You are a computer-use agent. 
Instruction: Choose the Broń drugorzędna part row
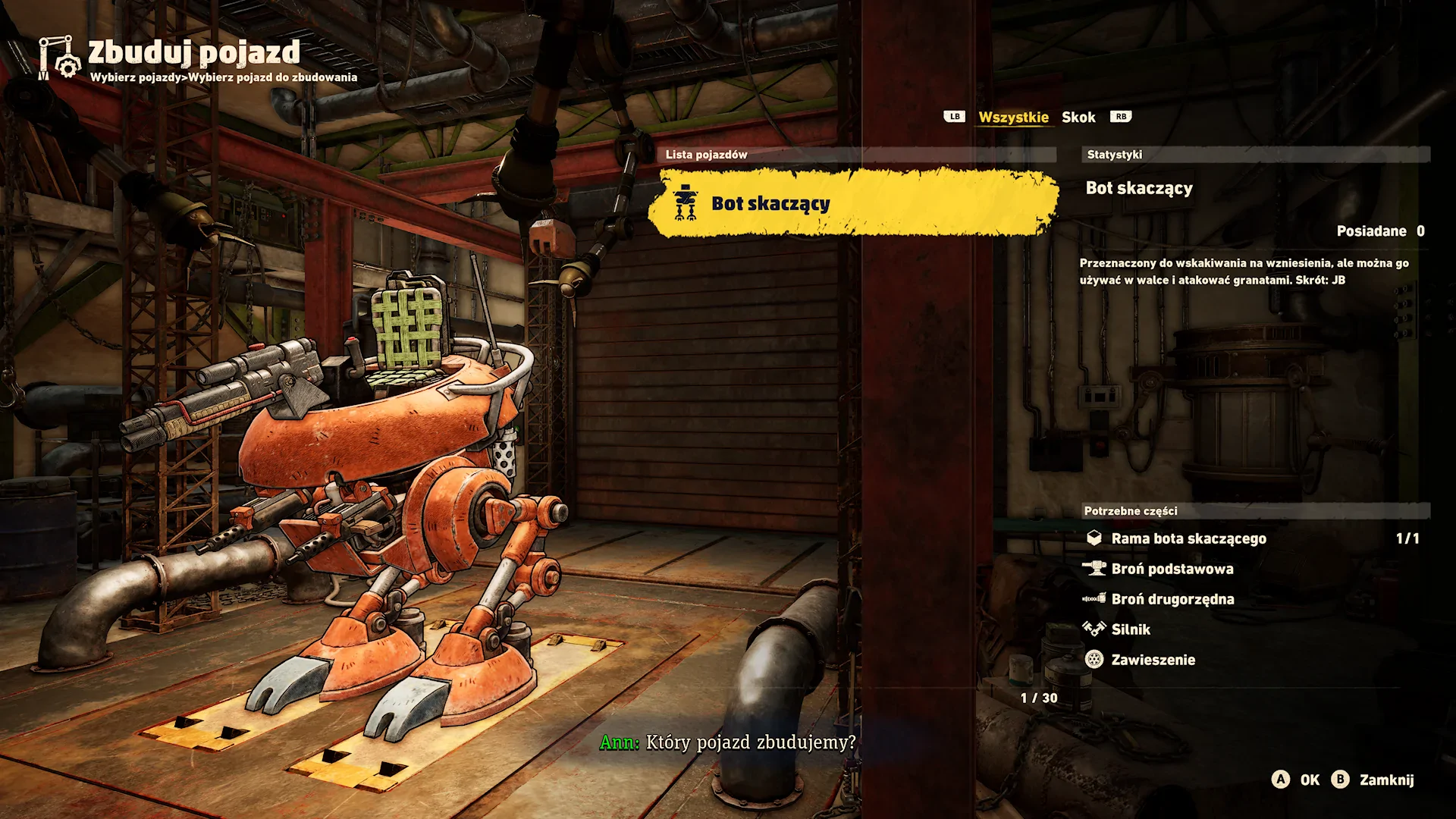pyautogui.click(x=1172, y=599)
